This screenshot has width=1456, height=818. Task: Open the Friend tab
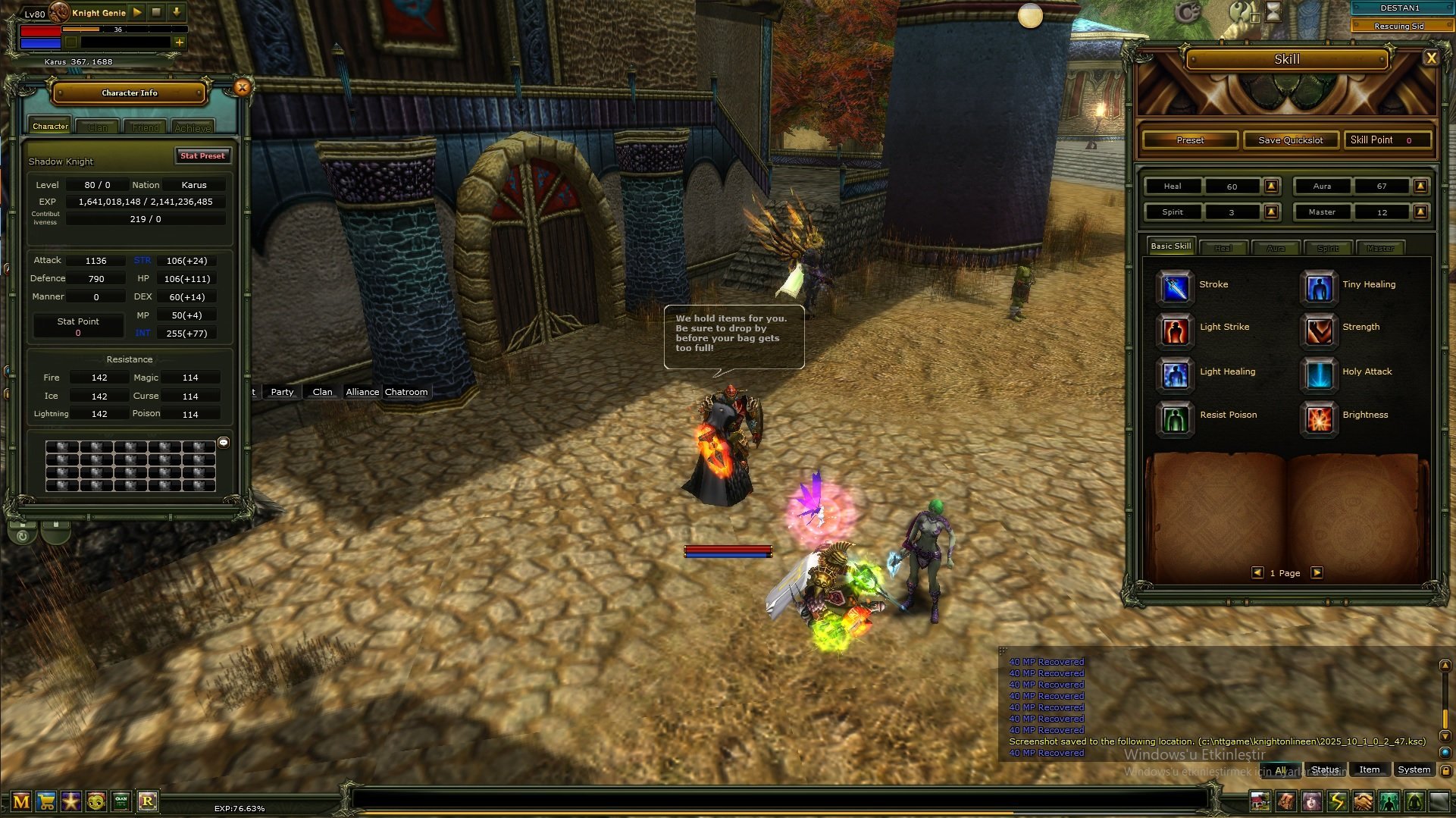tap(146, 127)
